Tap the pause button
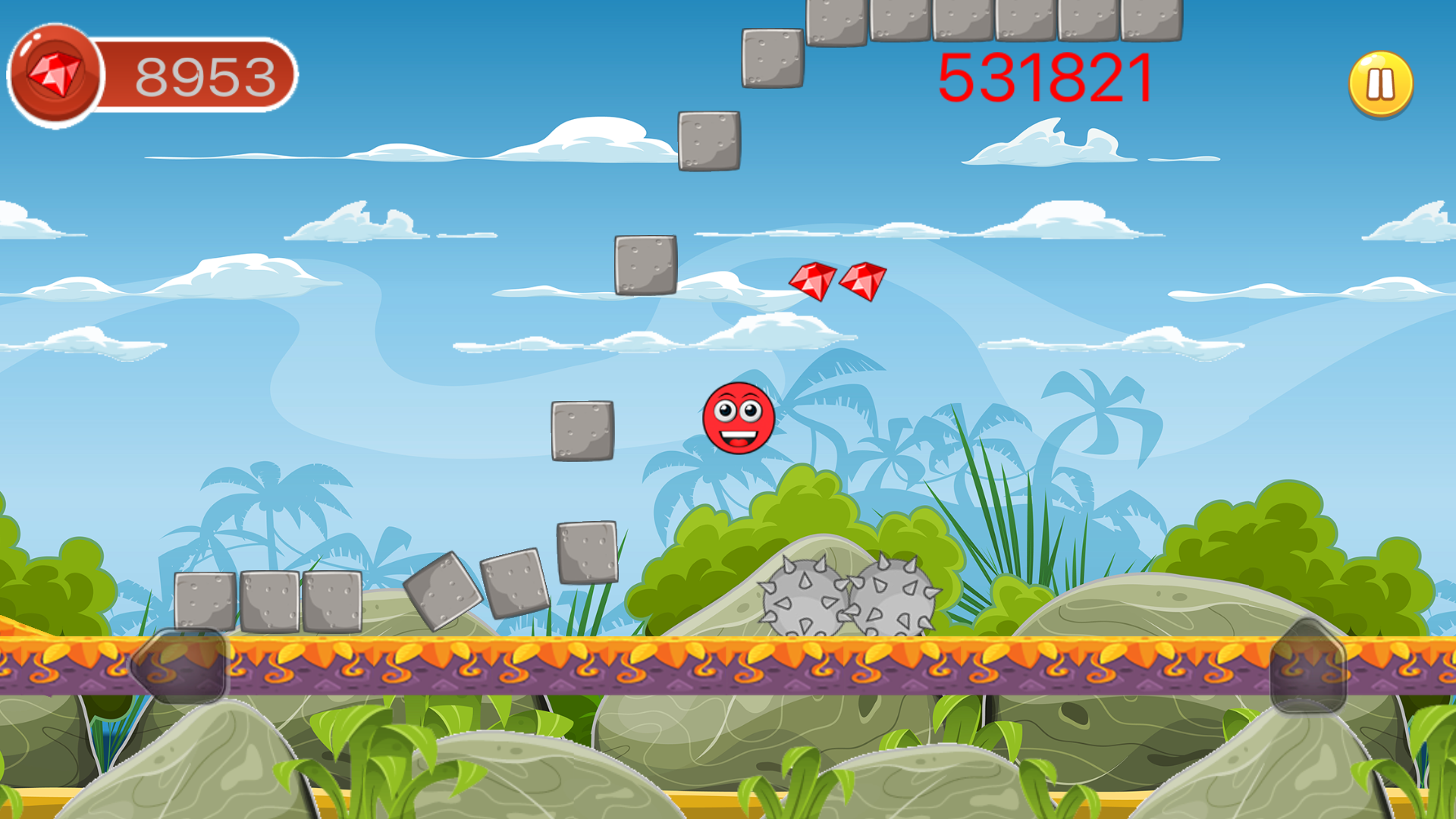 click(1379, 83)
